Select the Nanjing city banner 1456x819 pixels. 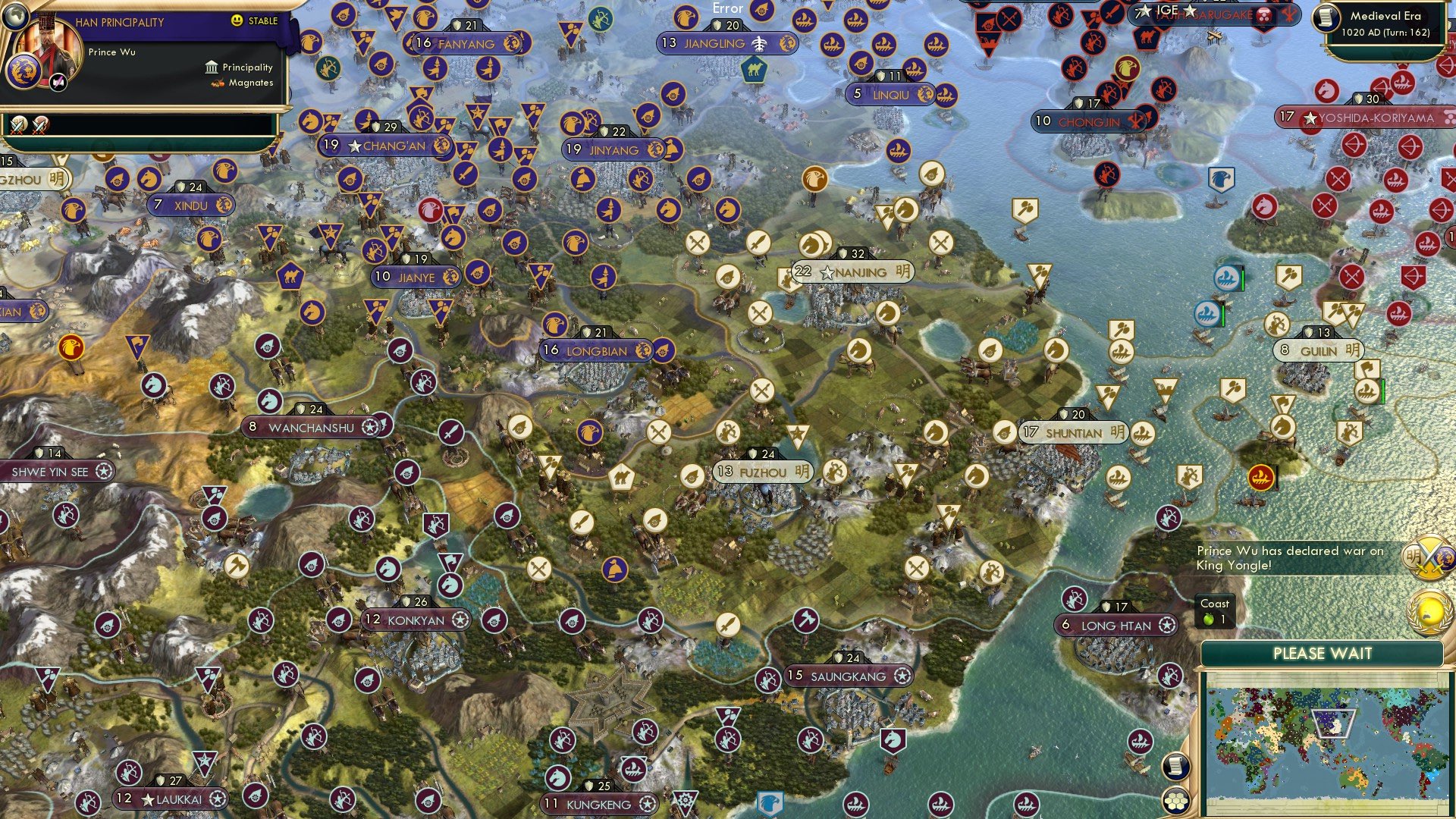click(x=853, y=271)
